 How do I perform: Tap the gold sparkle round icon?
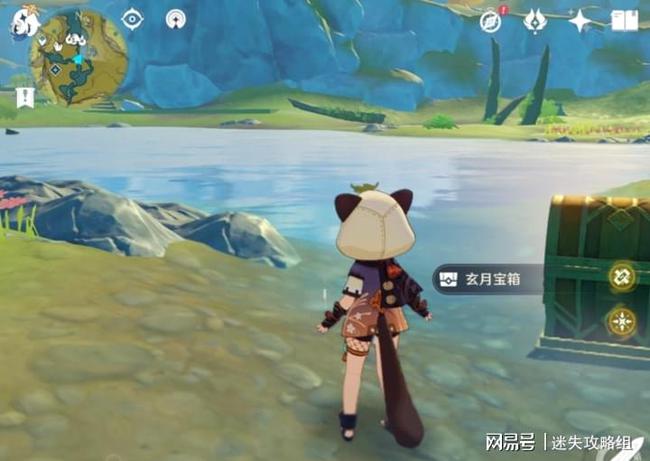point(622,322)
